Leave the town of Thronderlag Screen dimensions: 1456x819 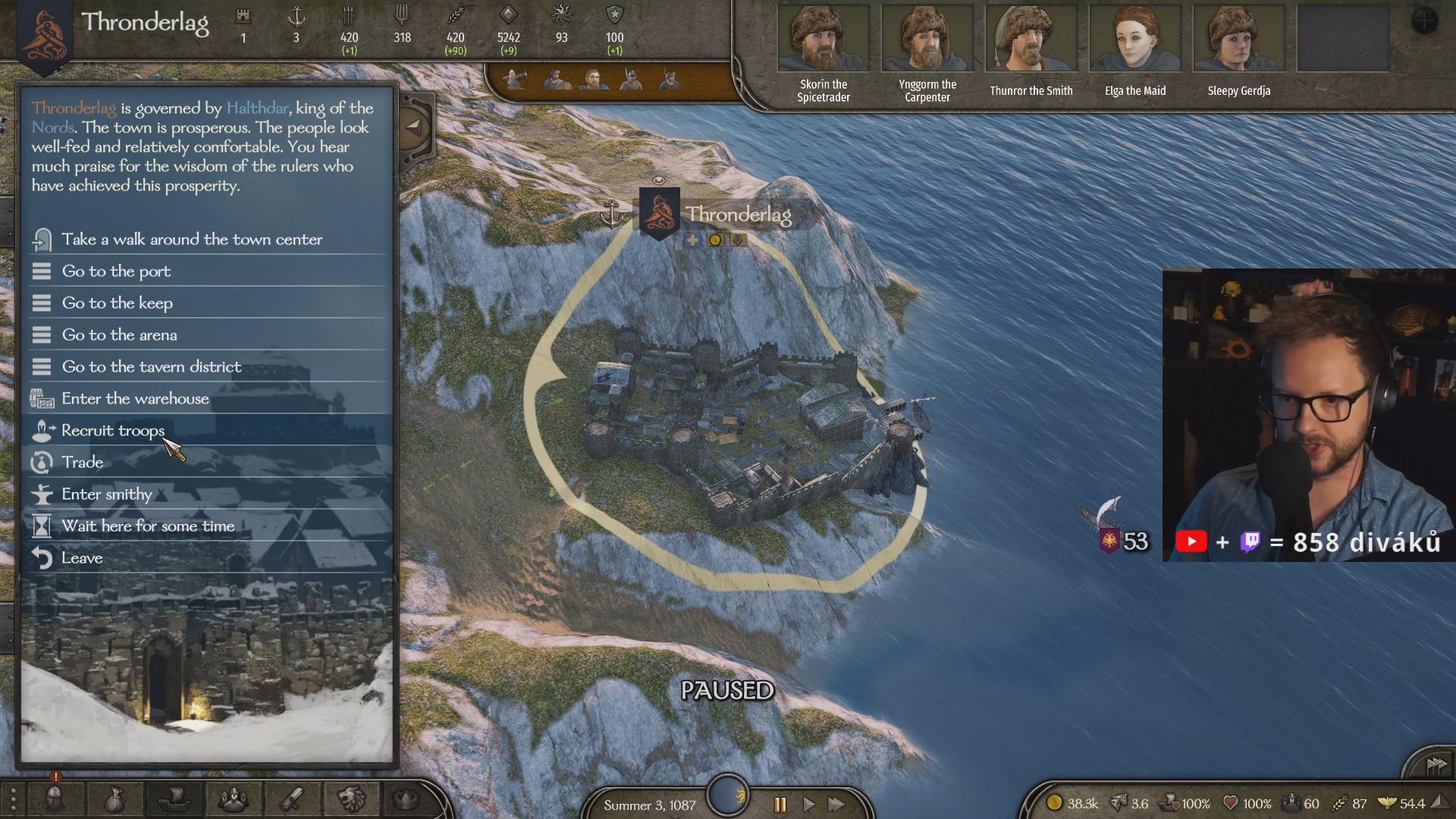[82, 558]
